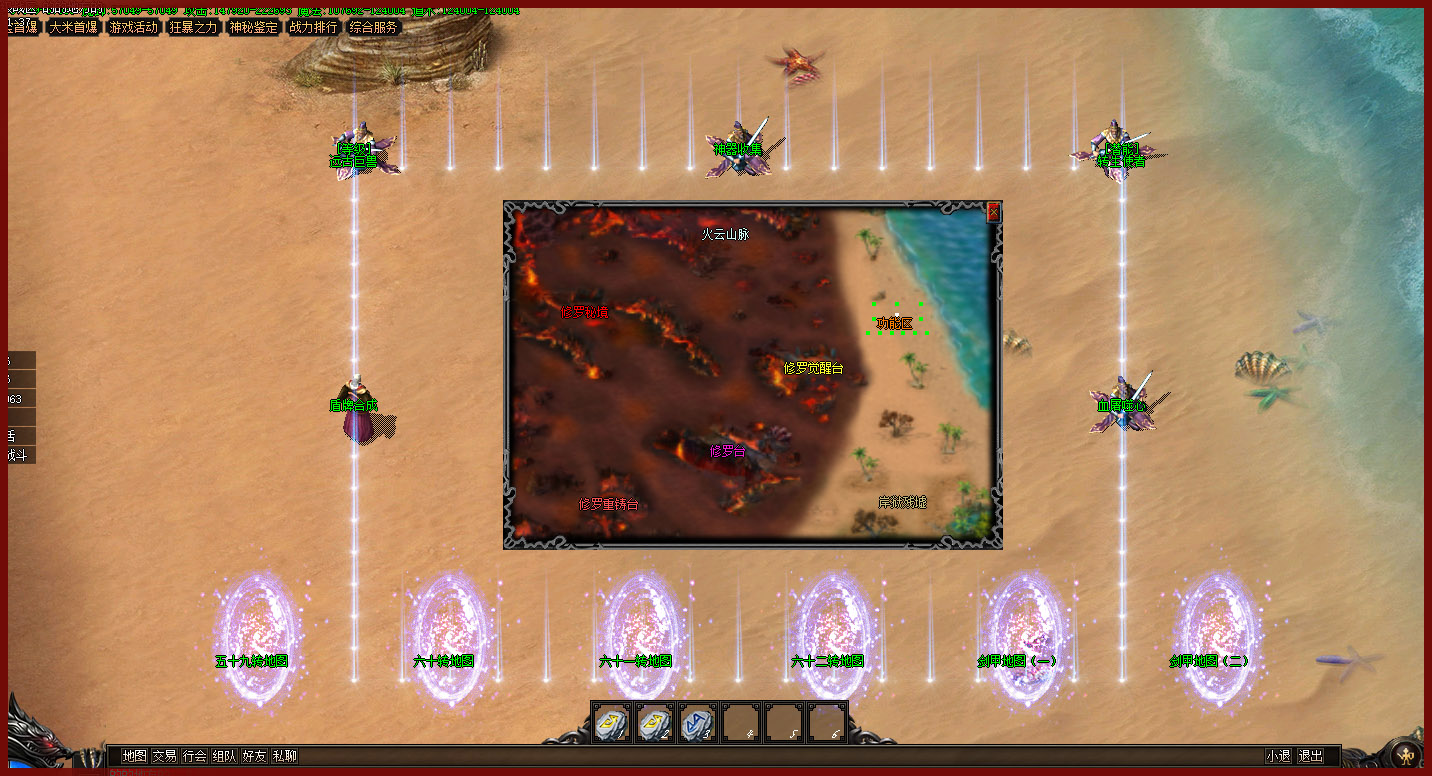1432x776 pixels.
Task: Open 神秘鉴定 appraisal menu
Action: point(254,27)
